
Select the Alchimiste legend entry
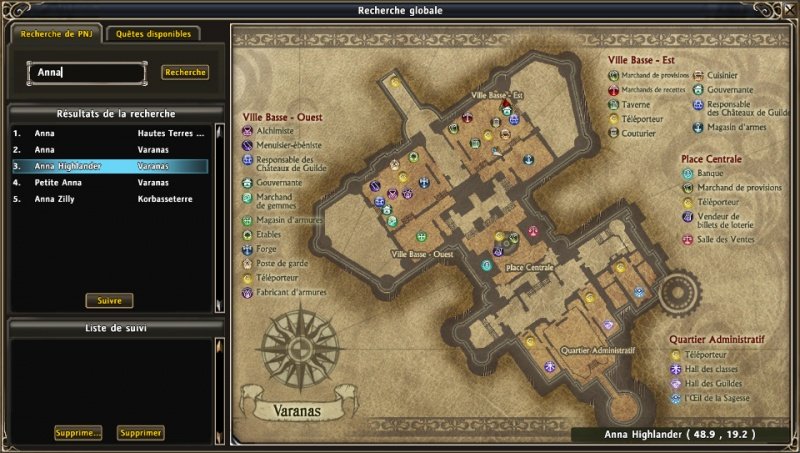275,131
